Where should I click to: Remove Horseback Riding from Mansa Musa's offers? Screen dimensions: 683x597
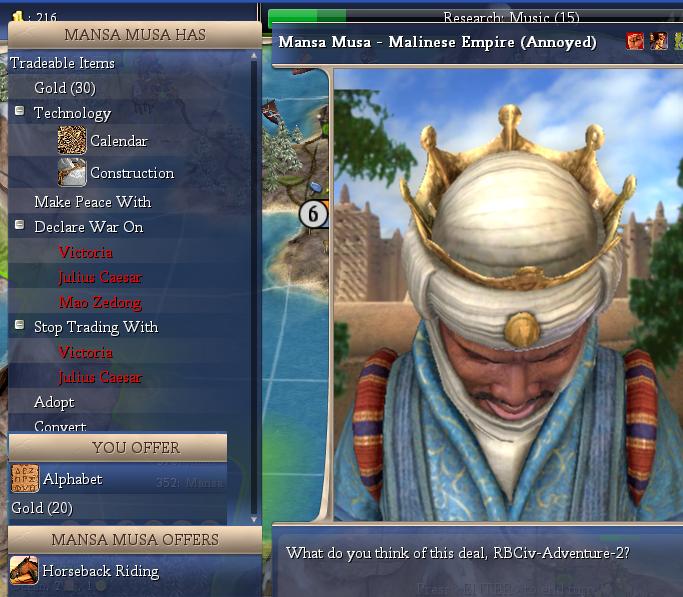click(99, 571)
